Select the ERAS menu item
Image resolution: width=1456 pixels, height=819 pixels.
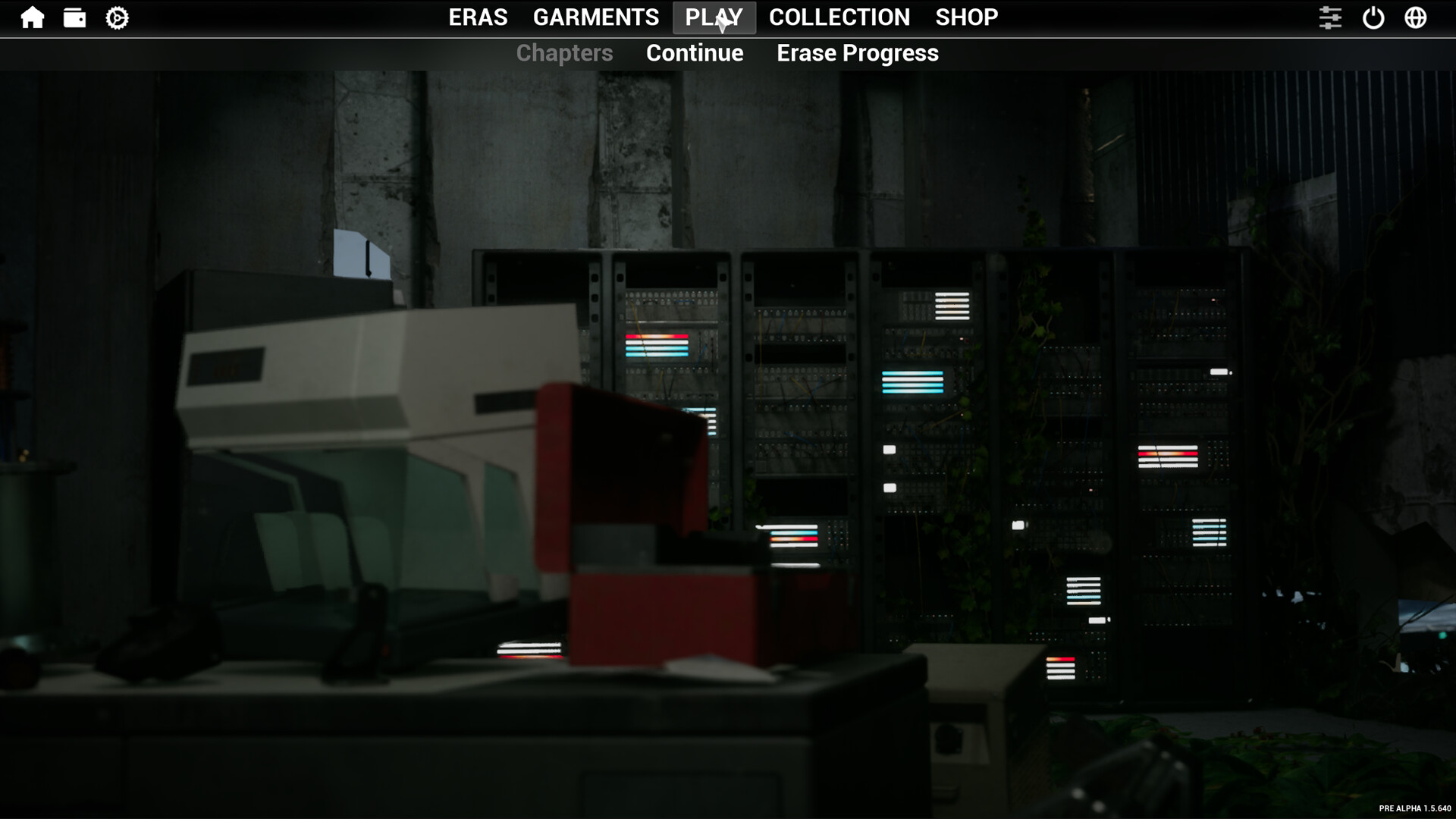tap(479, 17)
